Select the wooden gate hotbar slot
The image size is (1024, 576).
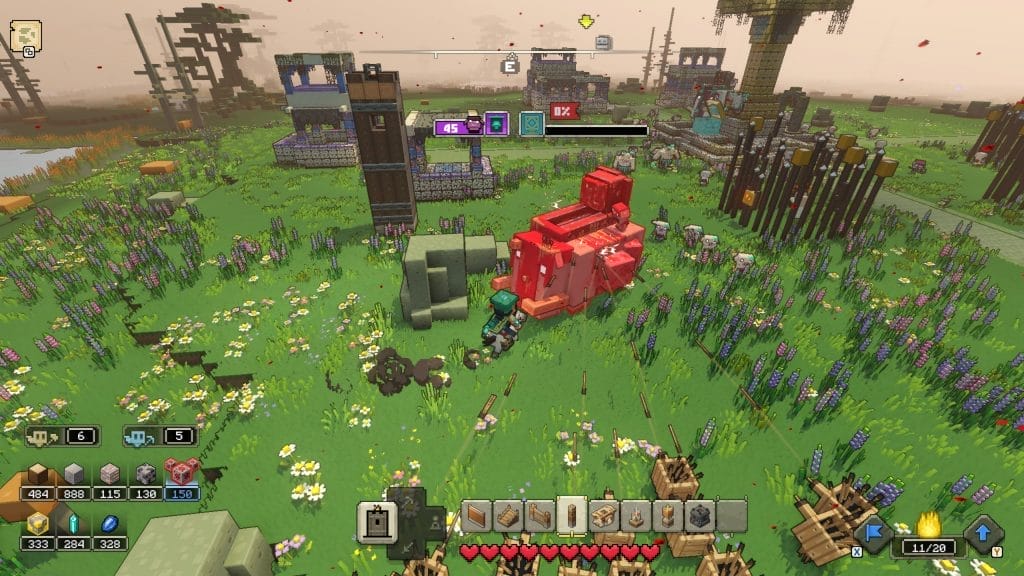pyautogui.click(x=540, y=516)
